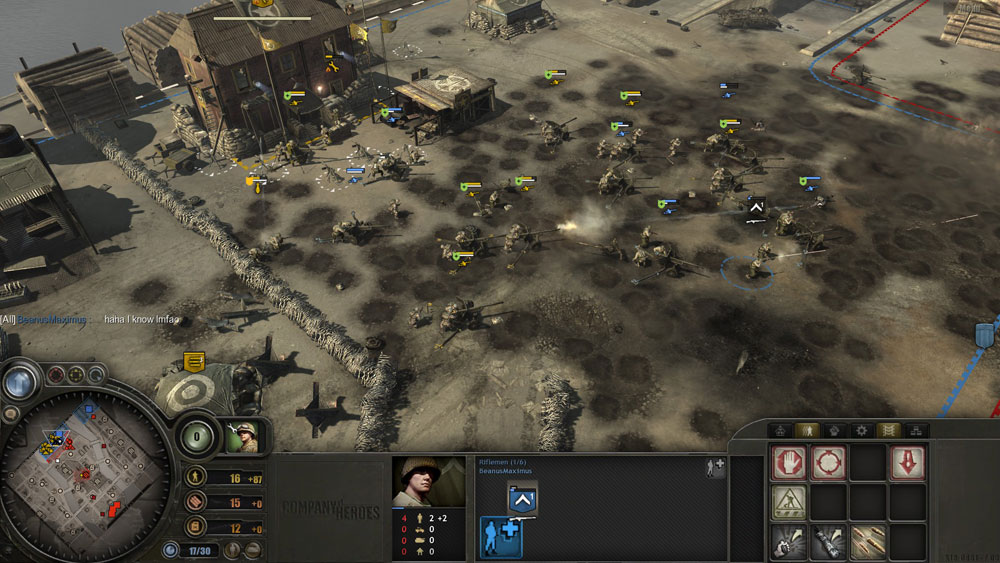Click the grey soldier-plus icon in the squad panel

coord(714,466)
